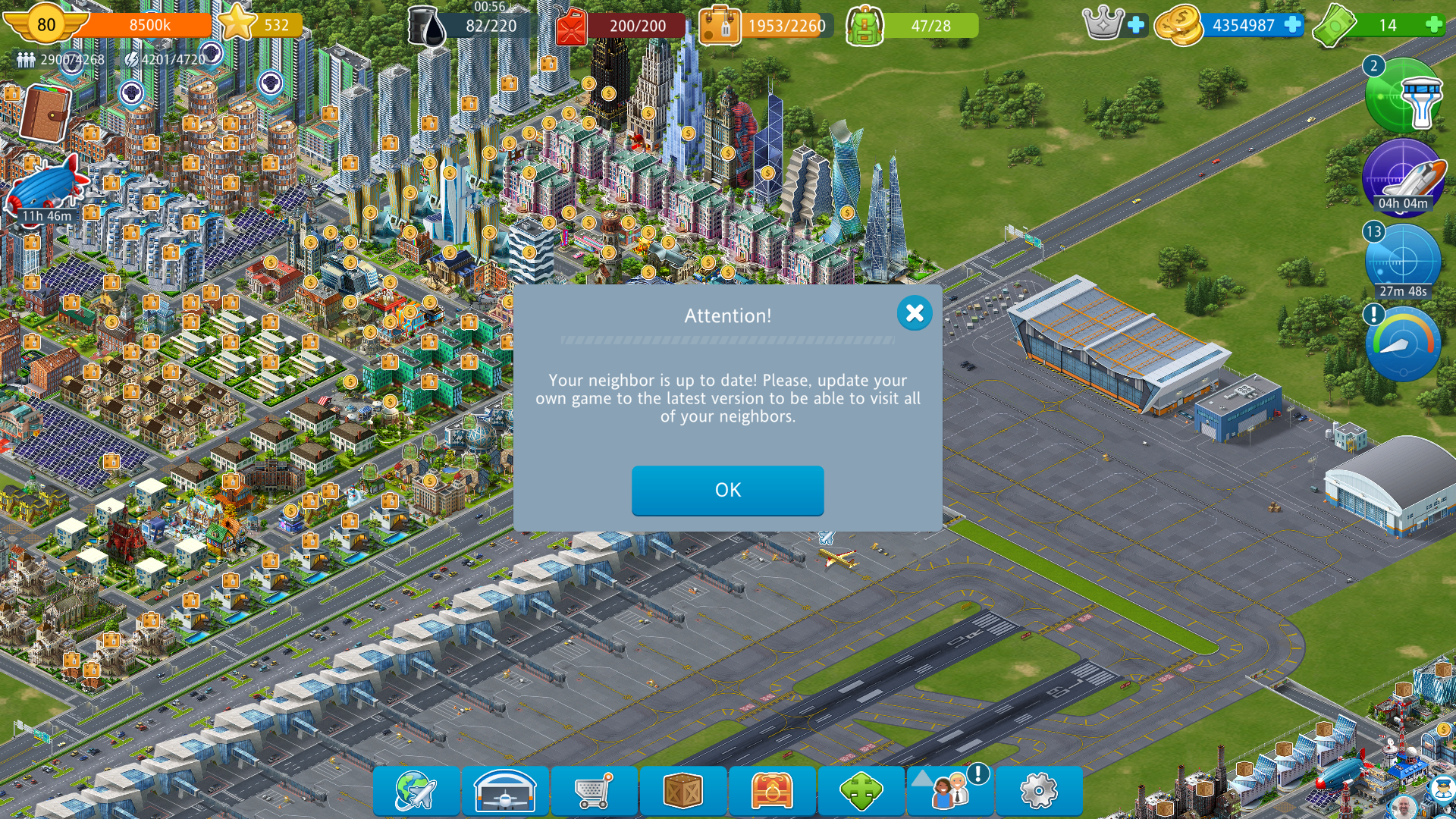Open the globe and airplane flights menu
1456x819 pixels.
(x=416, y=791)
